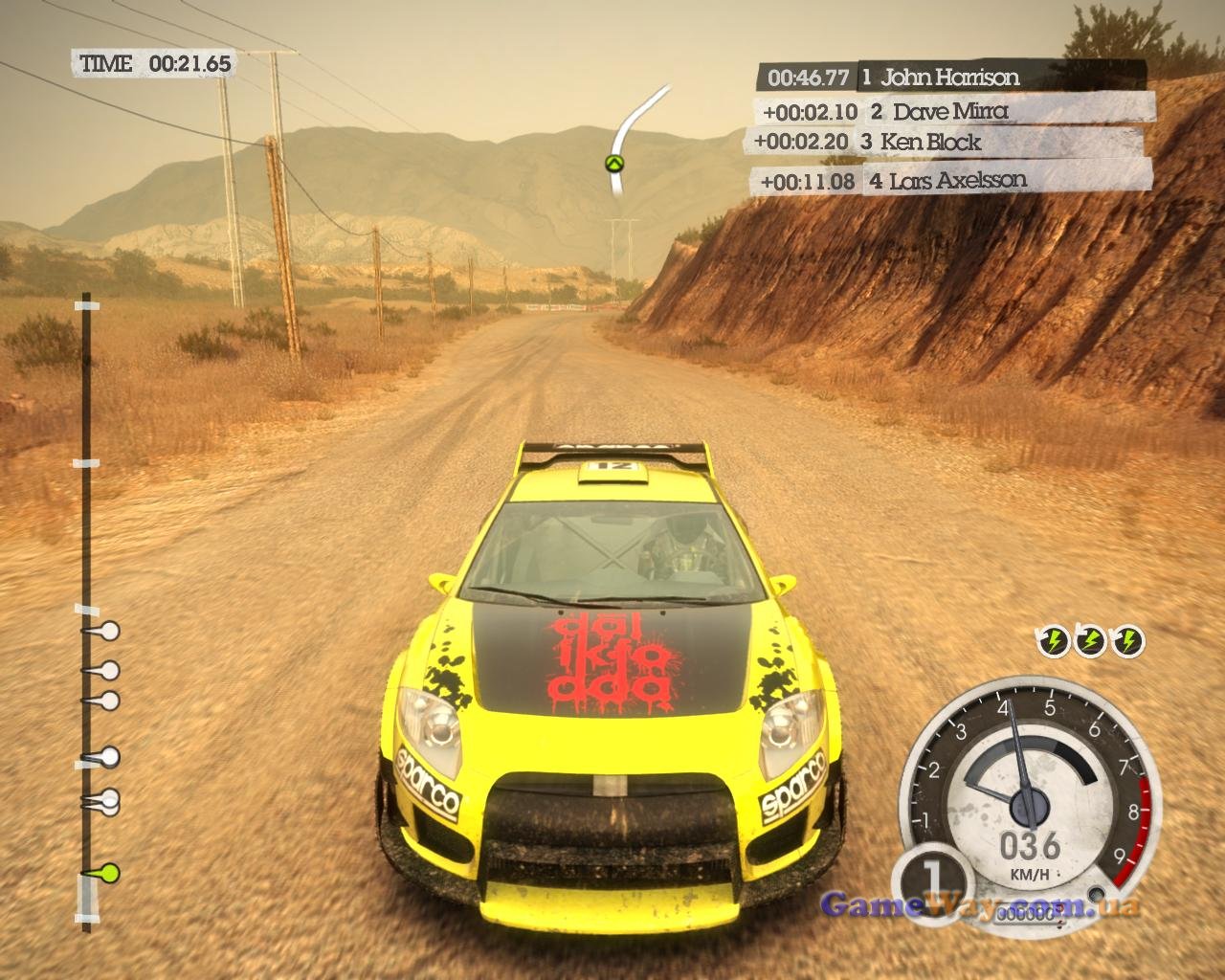Screen dimensions: 1225x980
Task: Click the green player marker on the track progress bar
Action: click(x=109, y=872)
